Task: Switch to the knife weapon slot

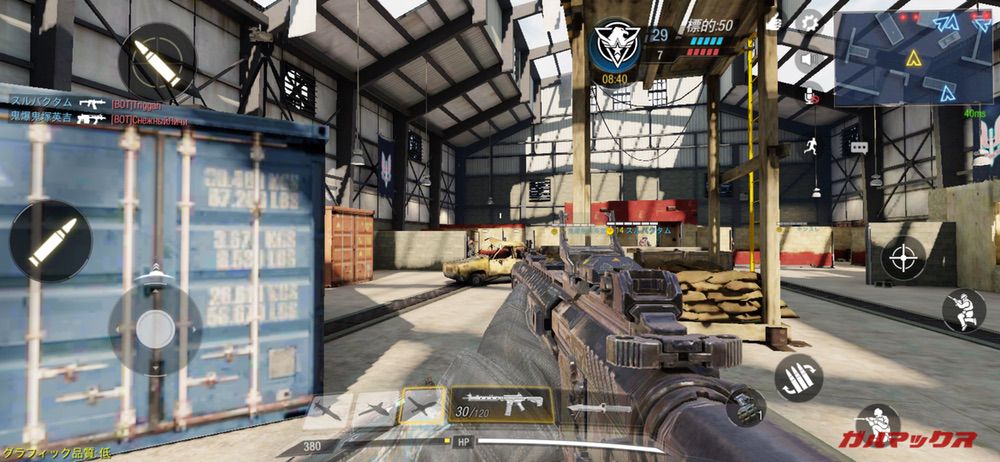Action: (x=601, y=407)
